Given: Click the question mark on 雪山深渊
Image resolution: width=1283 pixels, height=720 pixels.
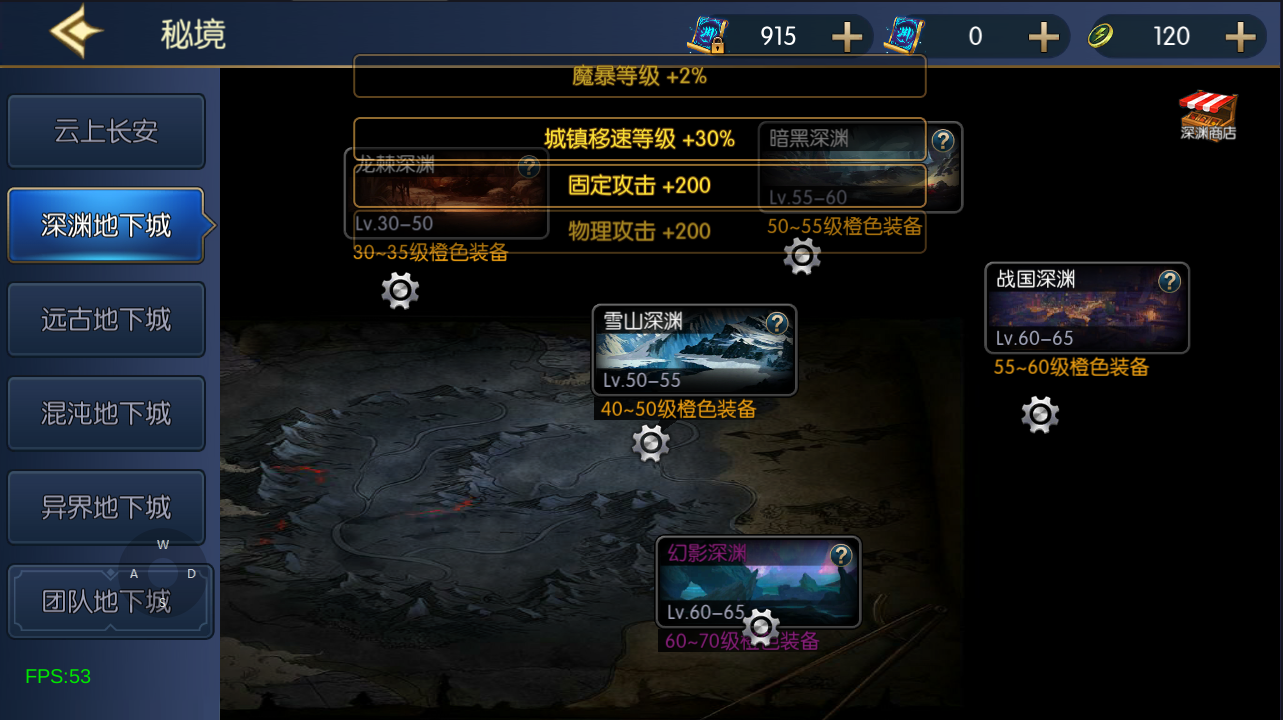Looking at the screenshot, I should pyautogui.click(x=777, y=324).
